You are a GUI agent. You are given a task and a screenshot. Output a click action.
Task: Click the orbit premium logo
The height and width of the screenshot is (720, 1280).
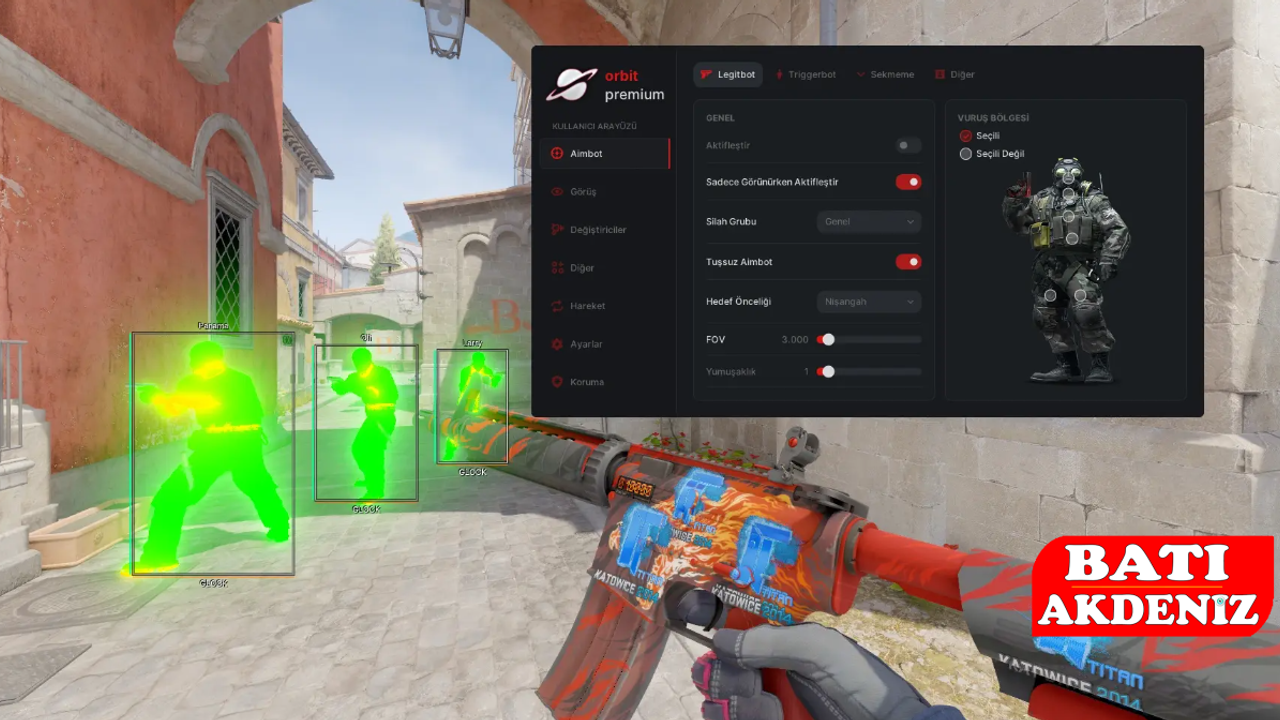(x=605, y=85)
